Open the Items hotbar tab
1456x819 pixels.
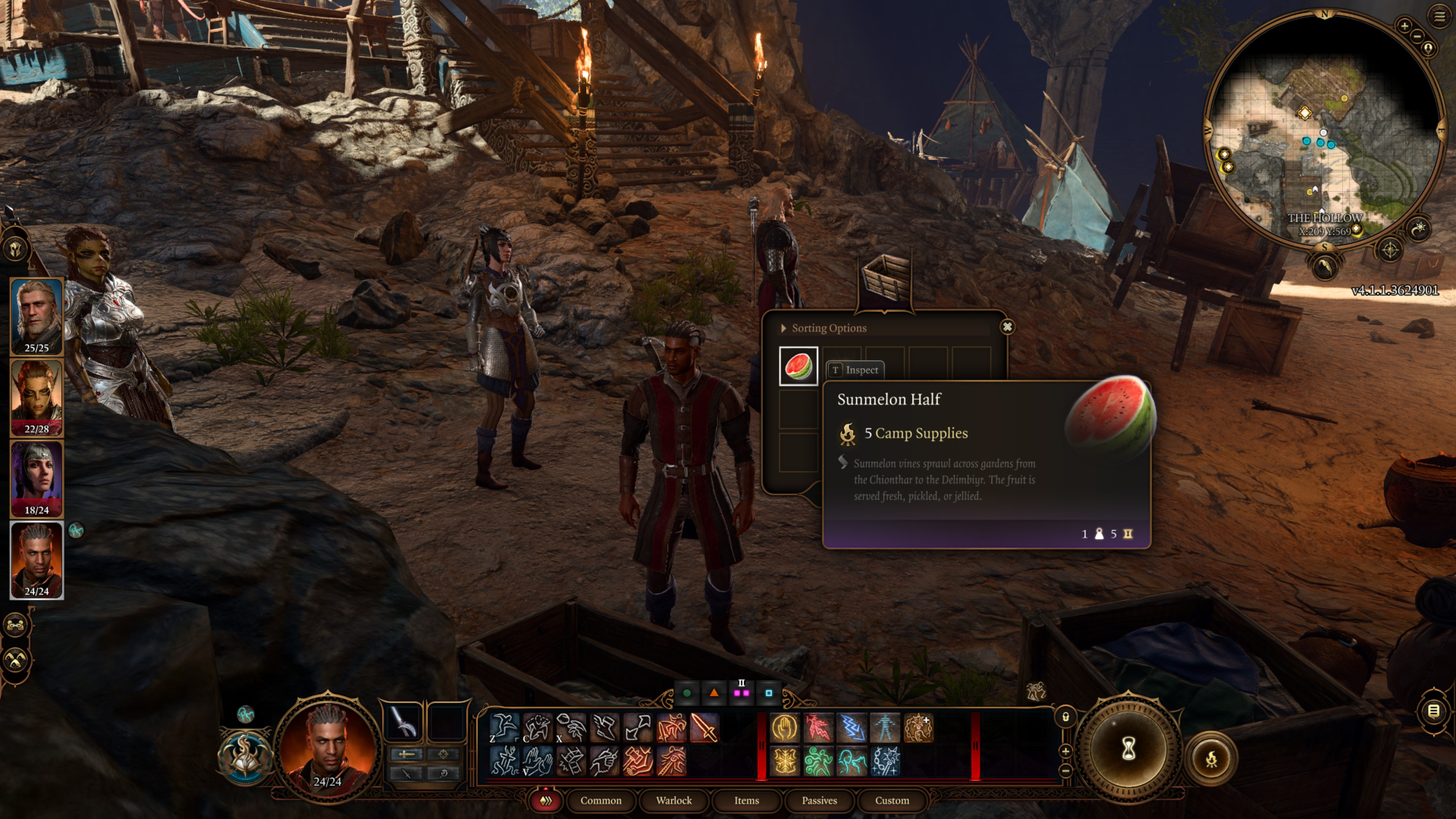click(x=746, y=800)
